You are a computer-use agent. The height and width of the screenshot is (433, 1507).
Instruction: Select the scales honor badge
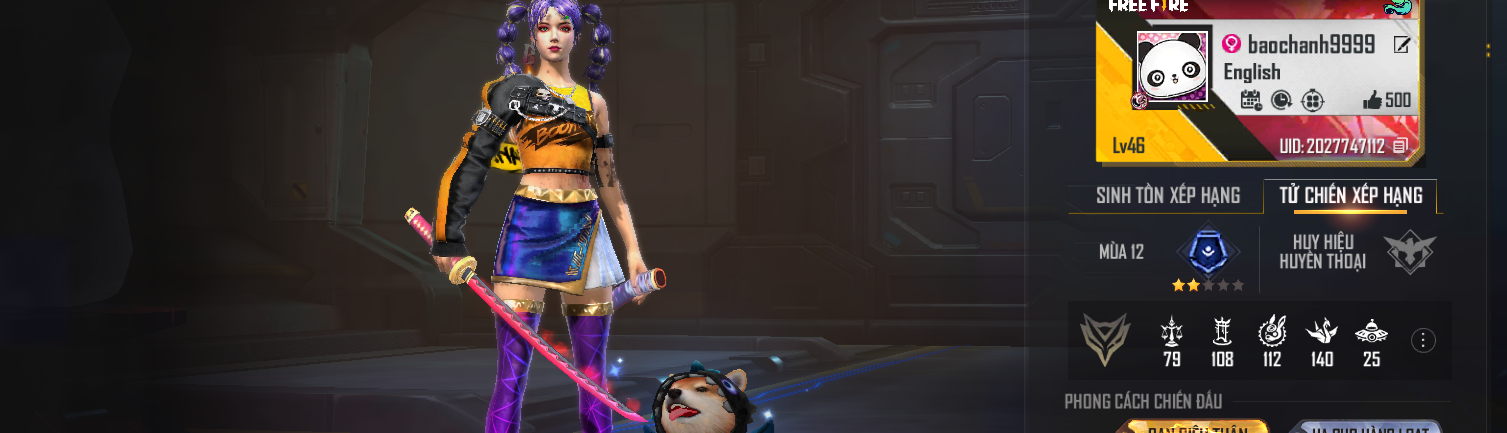point(1172,331)
